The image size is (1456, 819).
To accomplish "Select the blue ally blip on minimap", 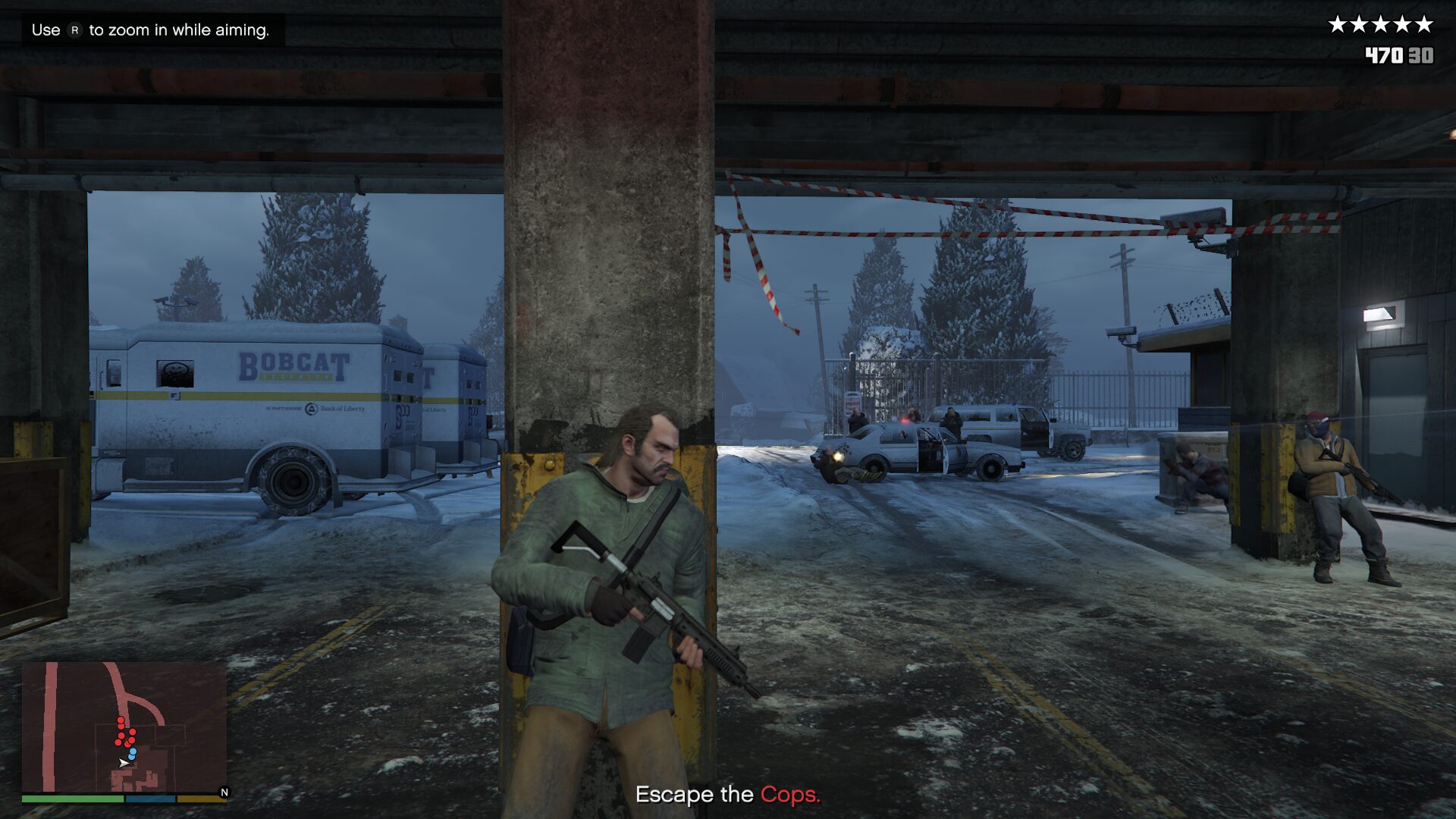I will [x=133, y=753].
